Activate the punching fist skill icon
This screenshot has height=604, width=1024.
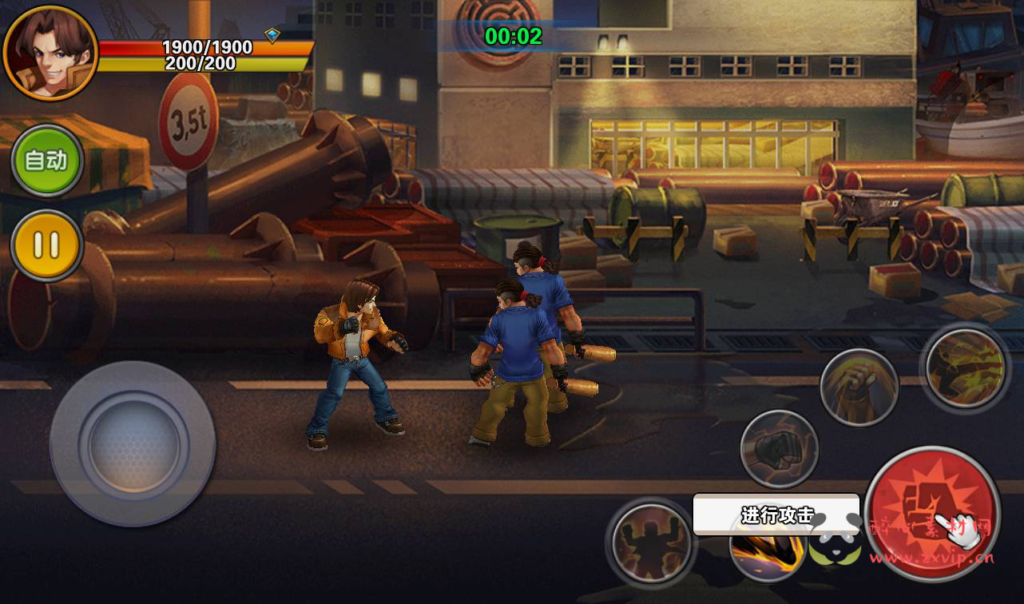tap(779, 449)
